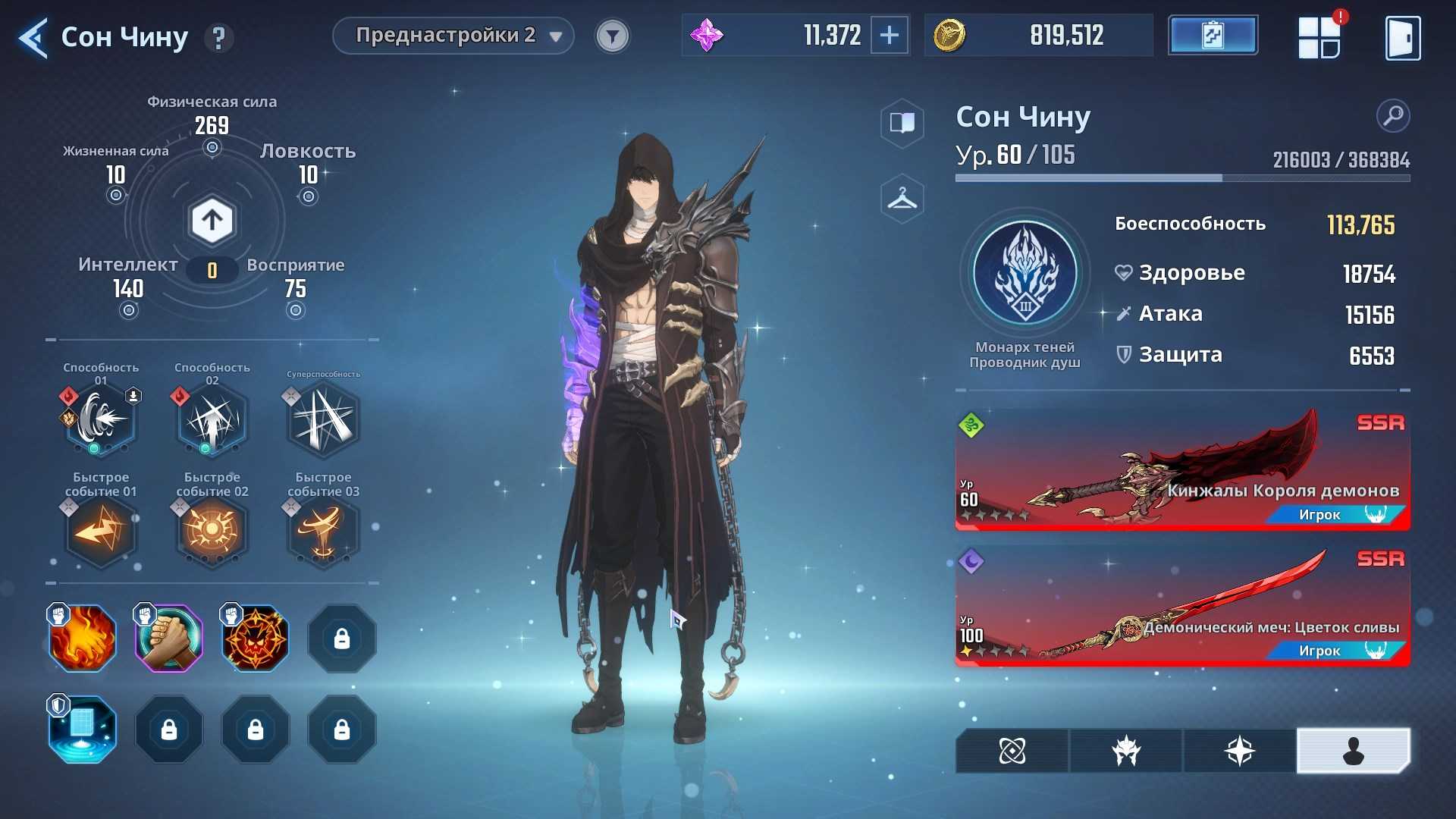Select Кинжалы Короля демонов weapon card
Image resolution: width=1456 pixels, height=819 pixels.
point(1182,470)
